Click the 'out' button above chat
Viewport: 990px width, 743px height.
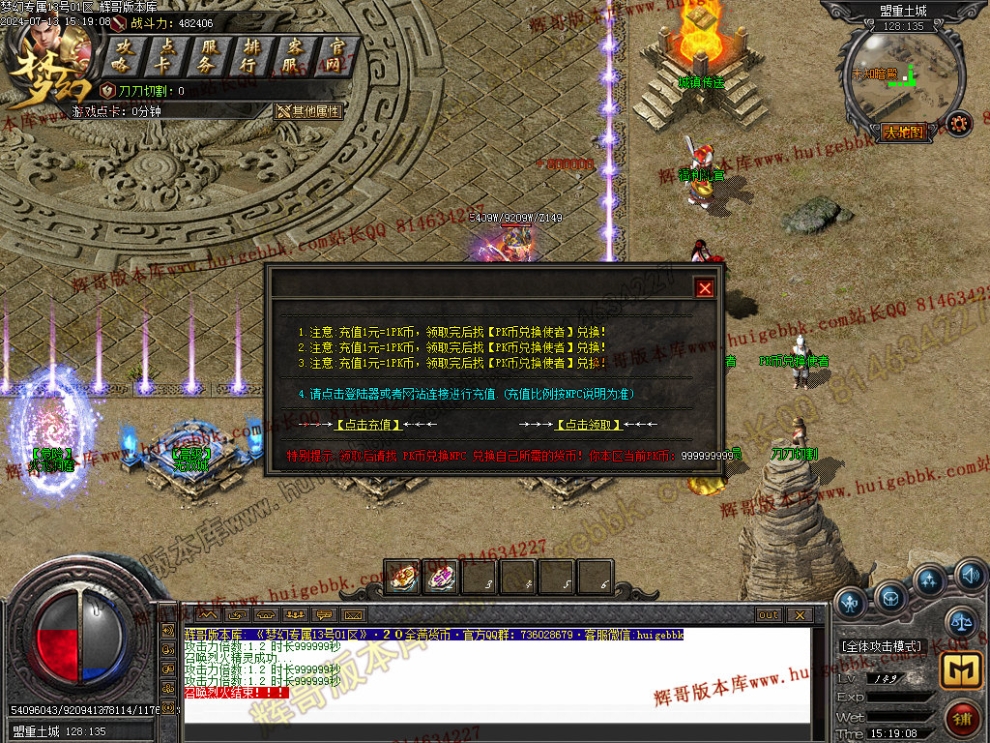point(768,615)
